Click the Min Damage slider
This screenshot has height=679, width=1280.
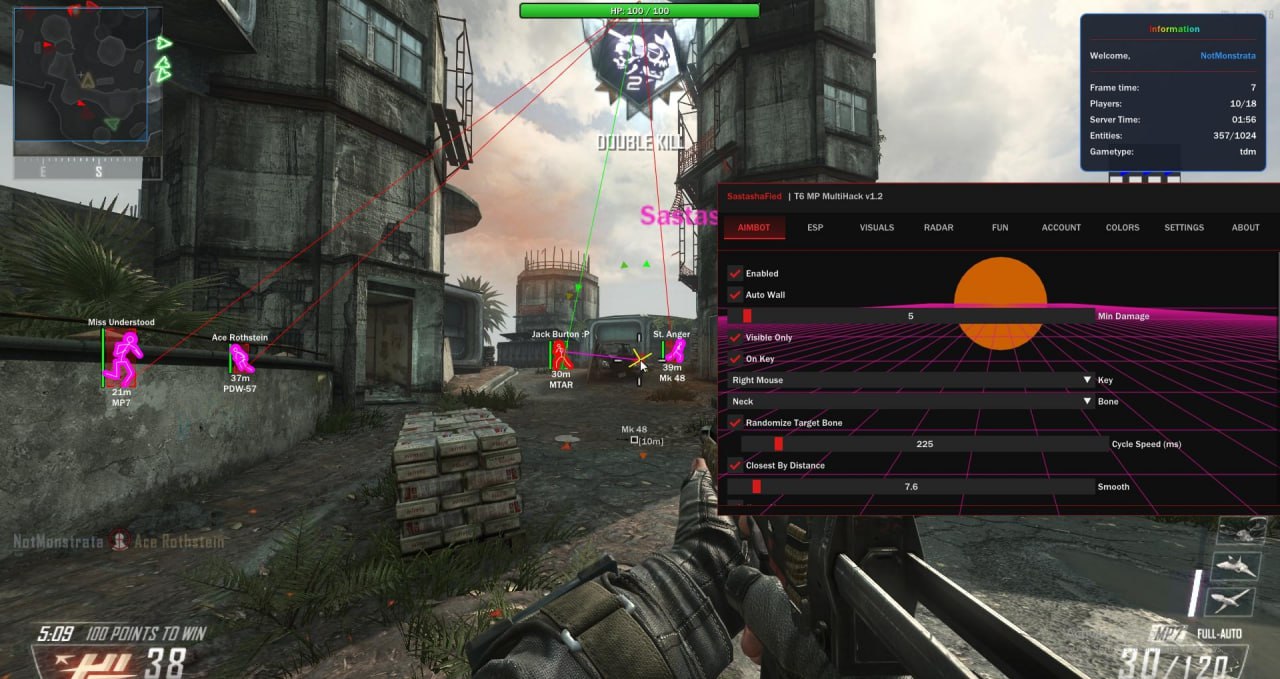tap(910, 316)
